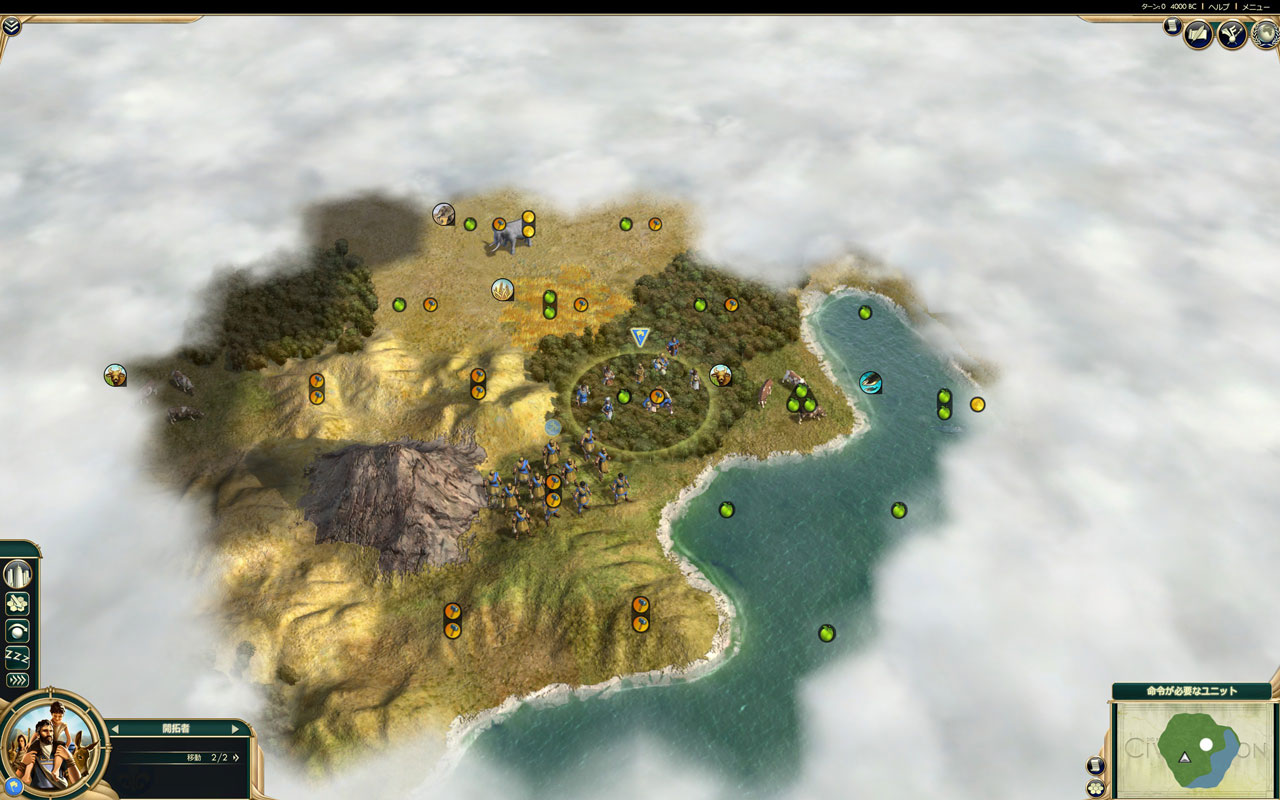This screenshot has width=1280, height=800.
Task: Click the blue flag button on the portrait
Action: (x=15, y=786)
